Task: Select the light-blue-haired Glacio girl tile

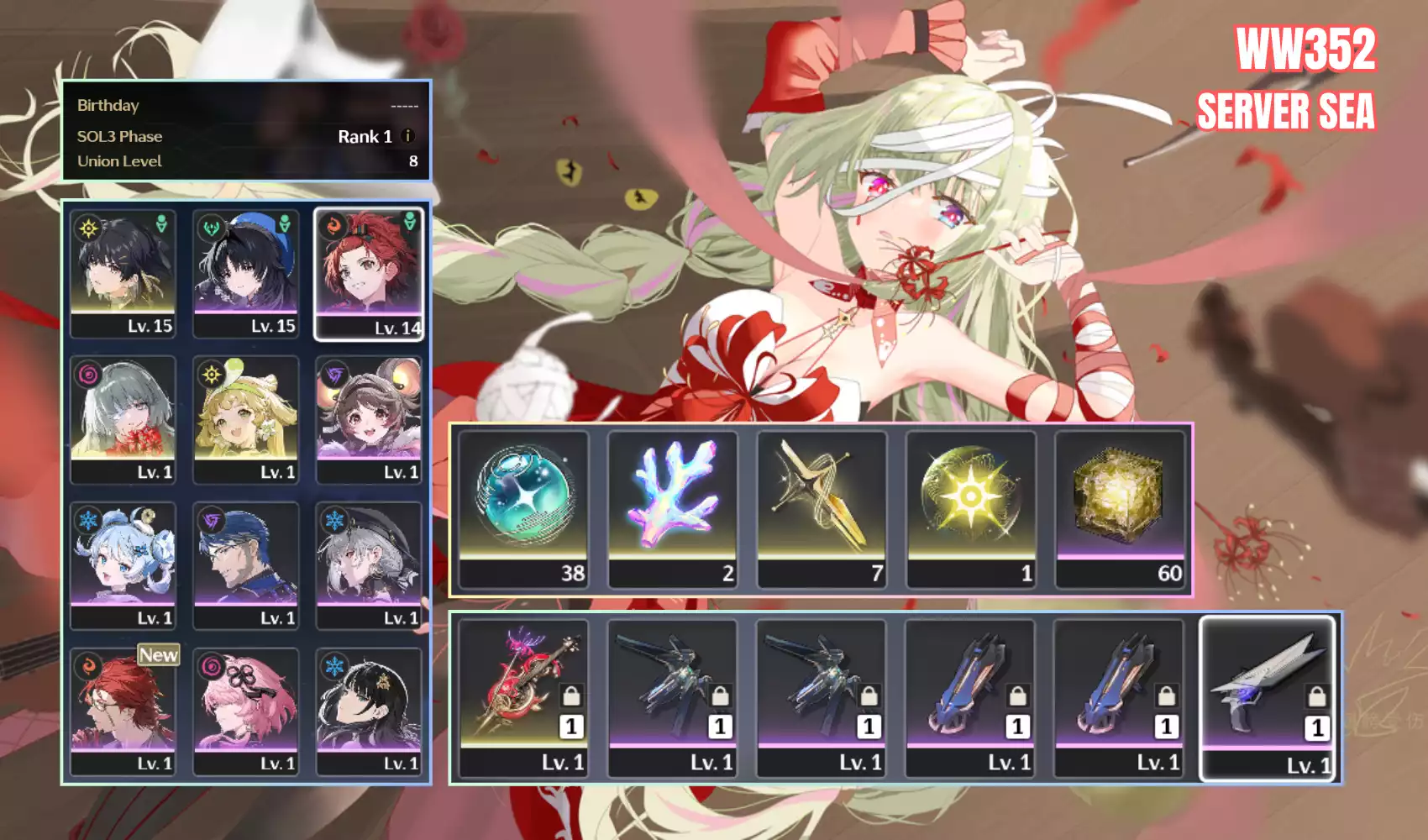Action: 123,565
